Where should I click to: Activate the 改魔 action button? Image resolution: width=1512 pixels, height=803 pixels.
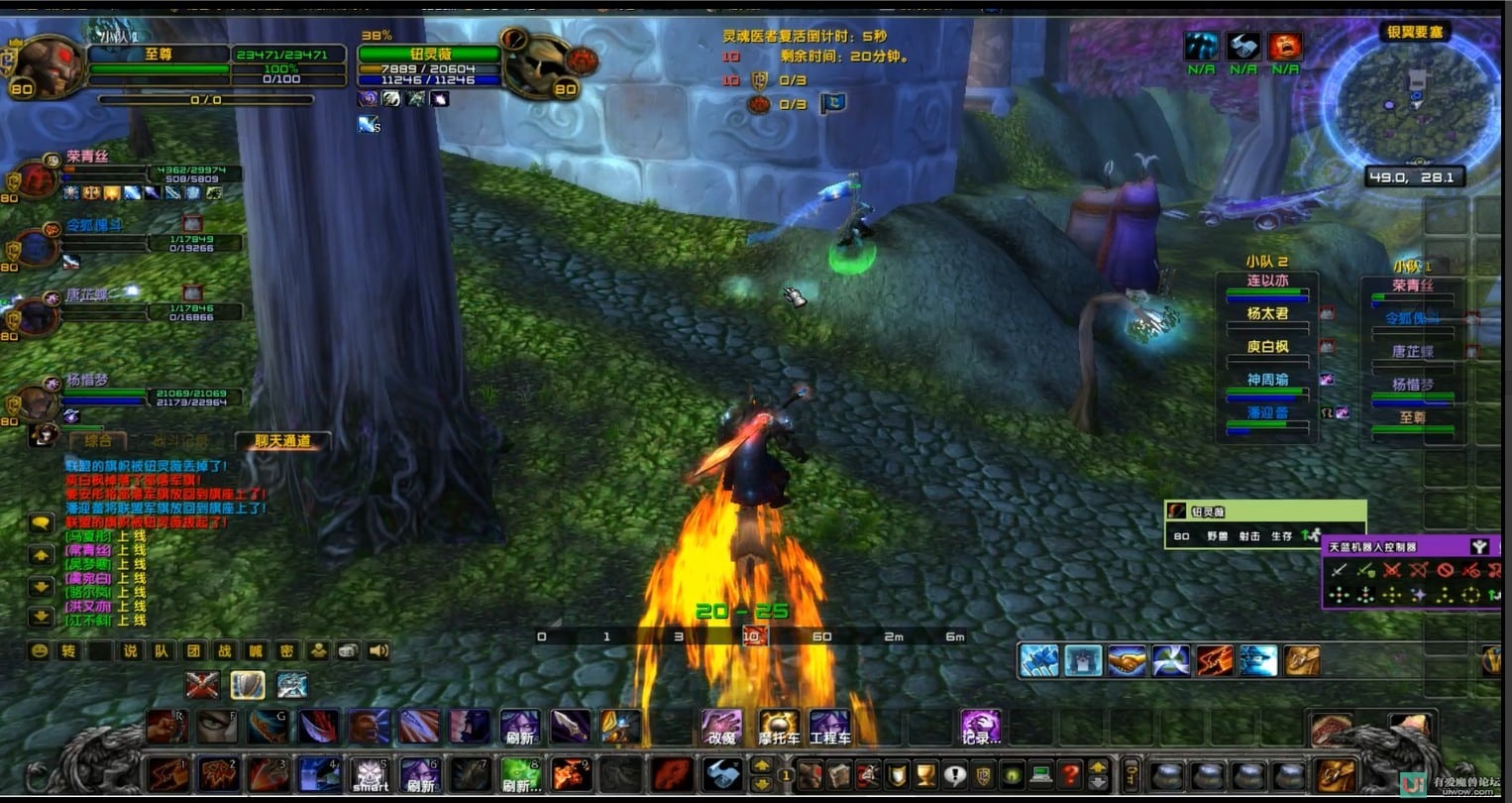pos(721,727)
